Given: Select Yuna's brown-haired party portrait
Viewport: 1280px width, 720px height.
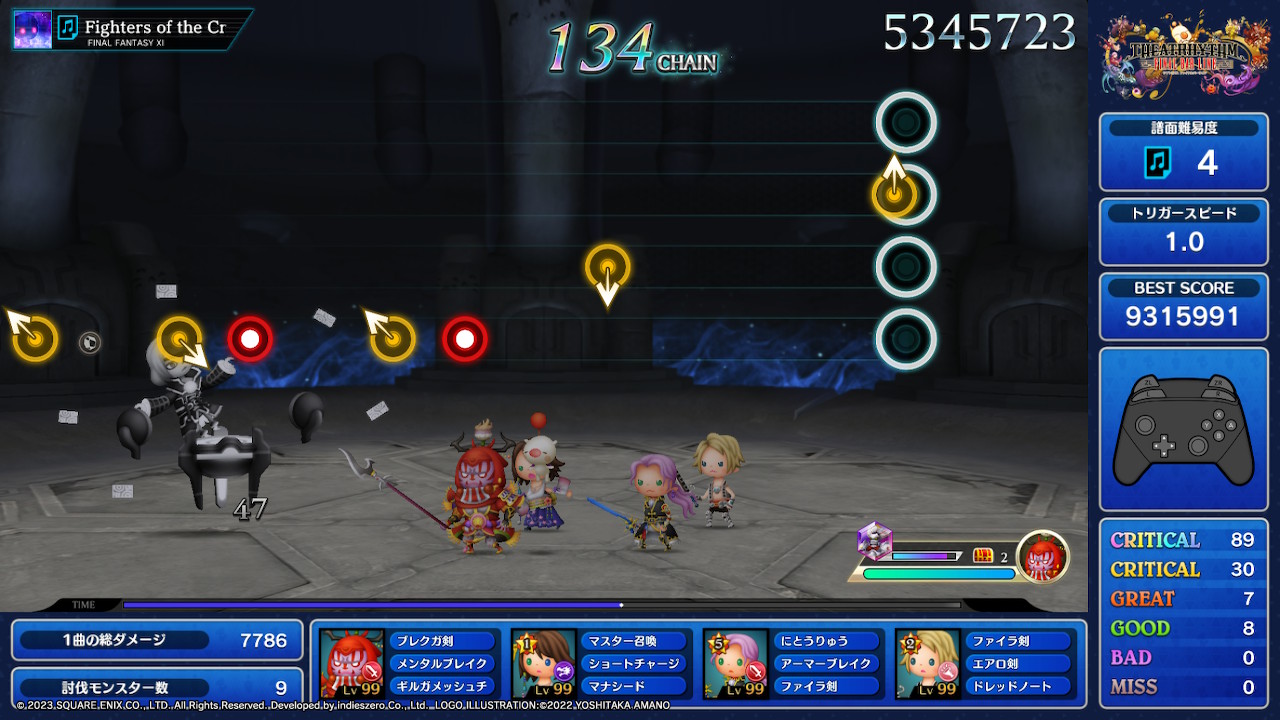Looking at the screenshot, I should pos(544,663).
